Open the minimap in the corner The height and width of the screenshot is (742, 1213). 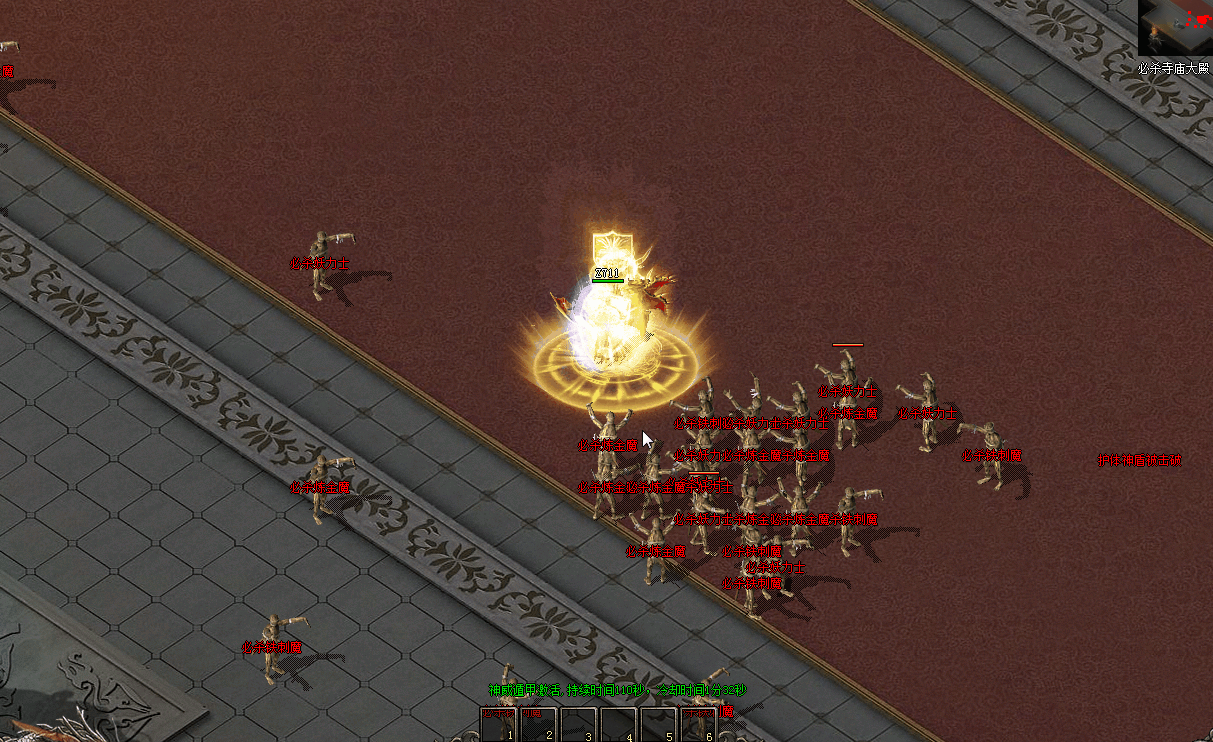(x=1175, y=28)
